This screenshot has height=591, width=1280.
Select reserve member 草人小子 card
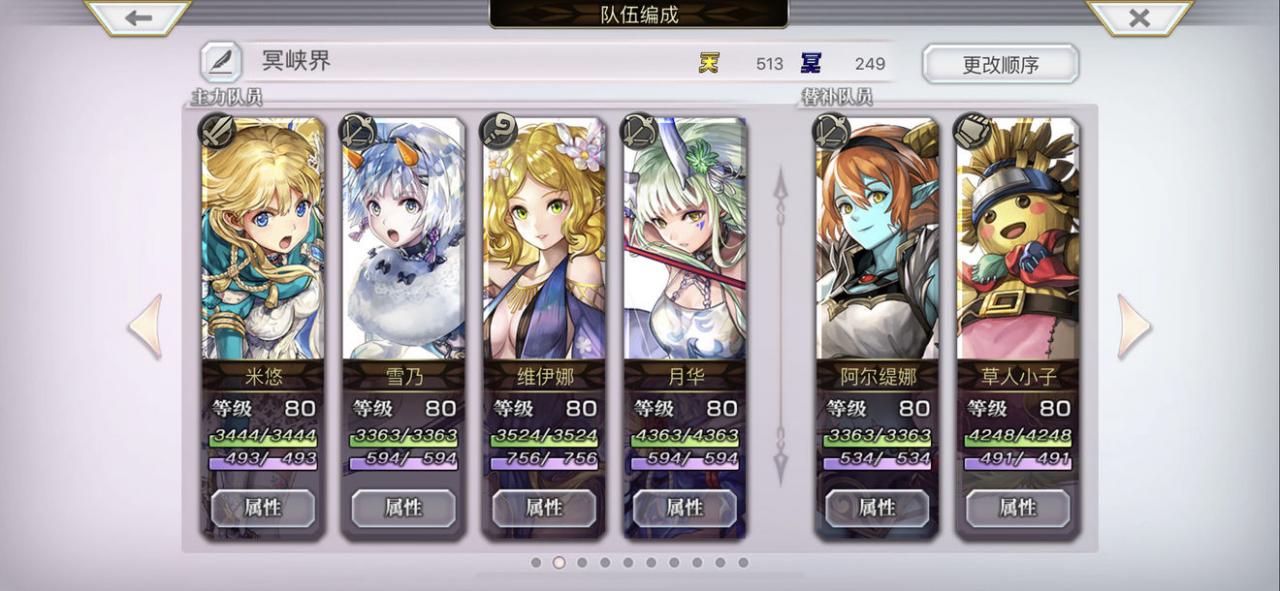pos(1017,240)
